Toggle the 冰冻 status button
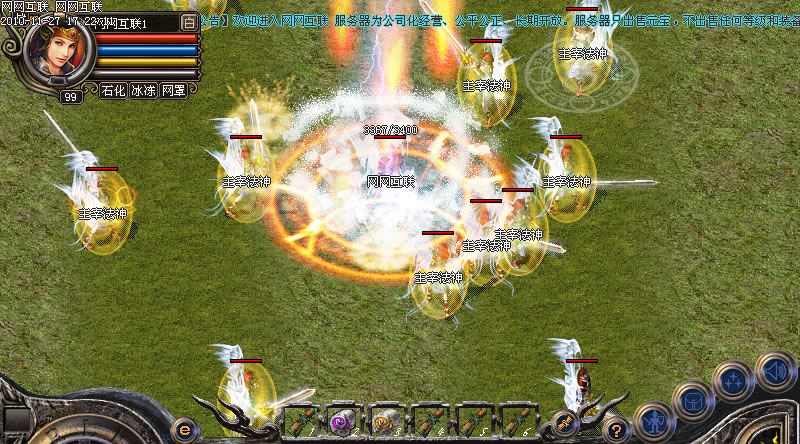 [143, 90]
